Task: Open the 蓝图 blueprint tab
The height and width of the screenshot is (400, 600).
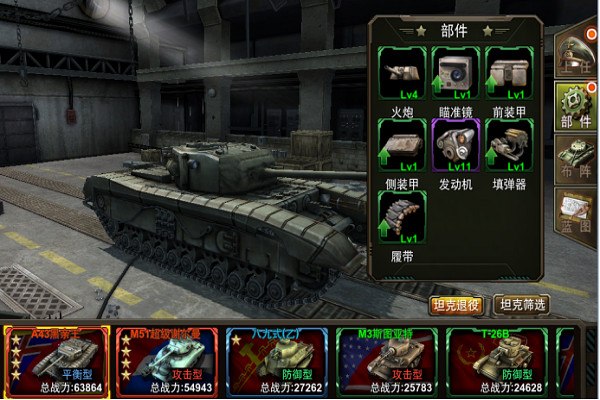Action: (x=580, y=215)
